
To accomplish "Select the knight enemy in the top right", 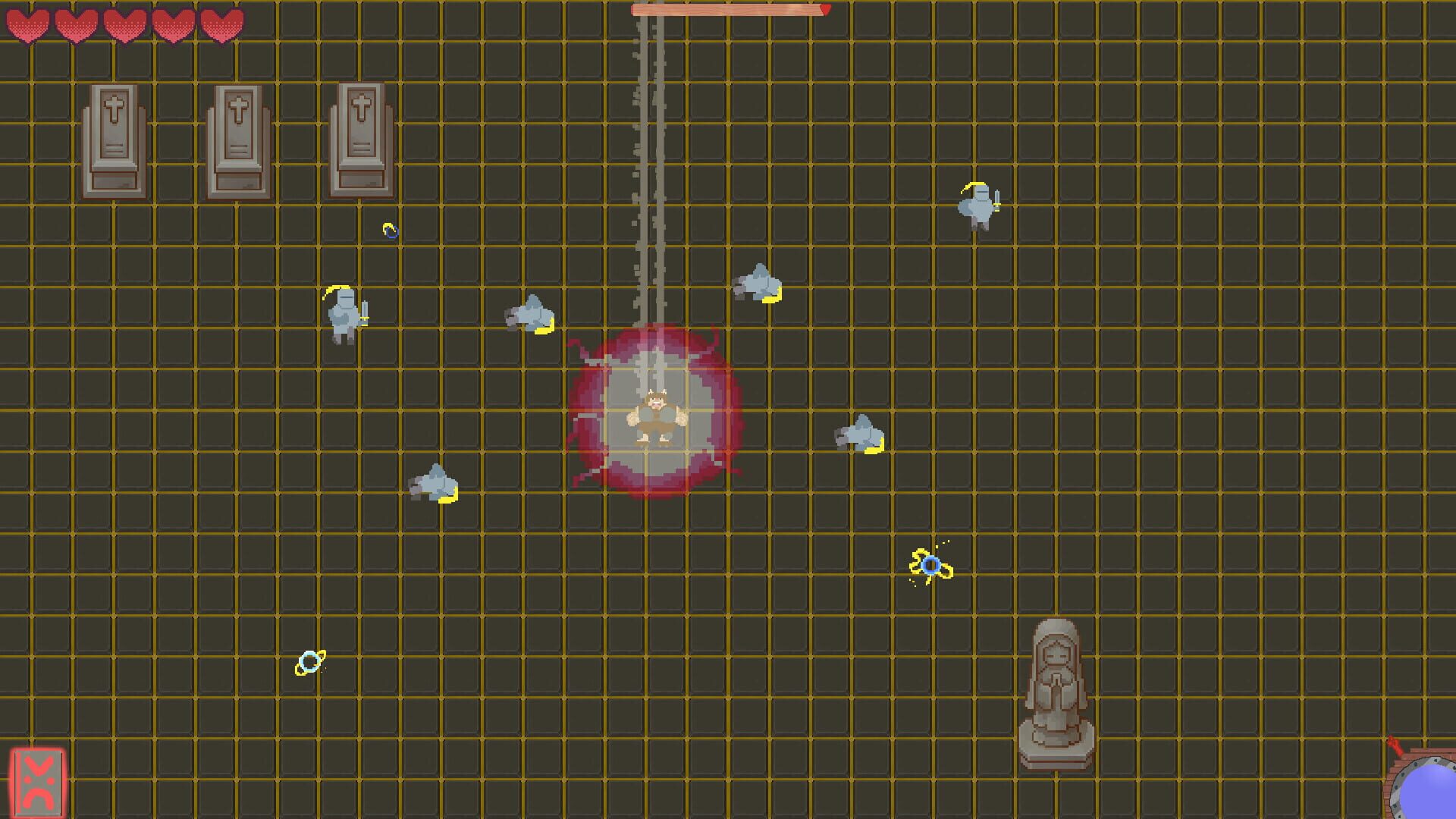I will point(978,205).
